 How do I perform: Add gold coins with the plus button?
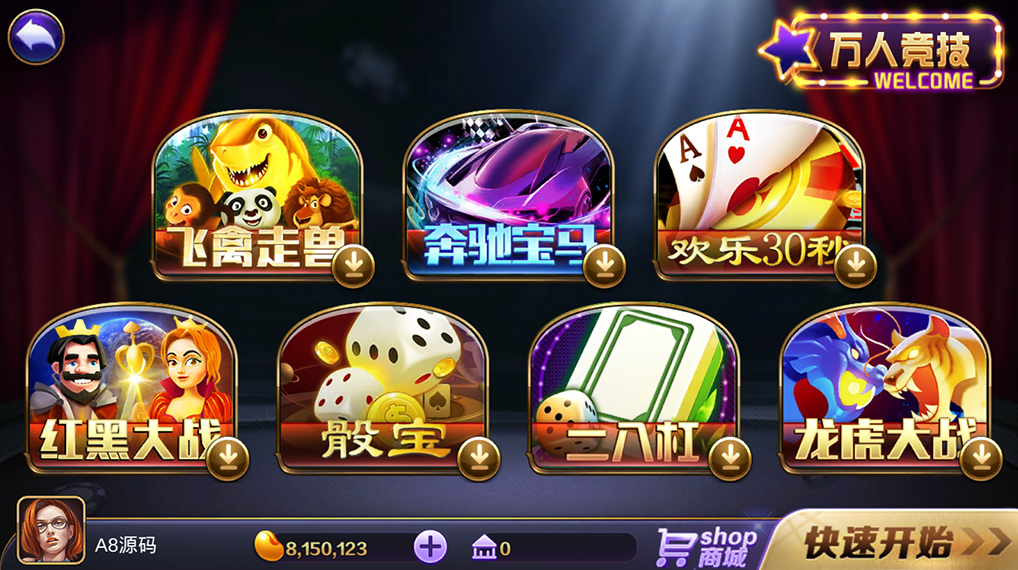pos(430,547)
